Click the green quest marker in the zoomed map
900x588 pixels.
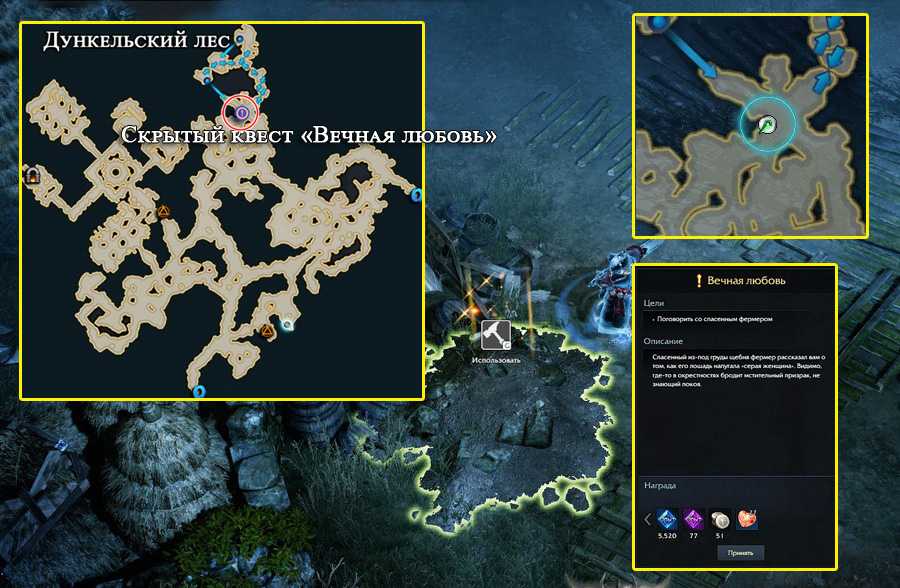point(766,124)
